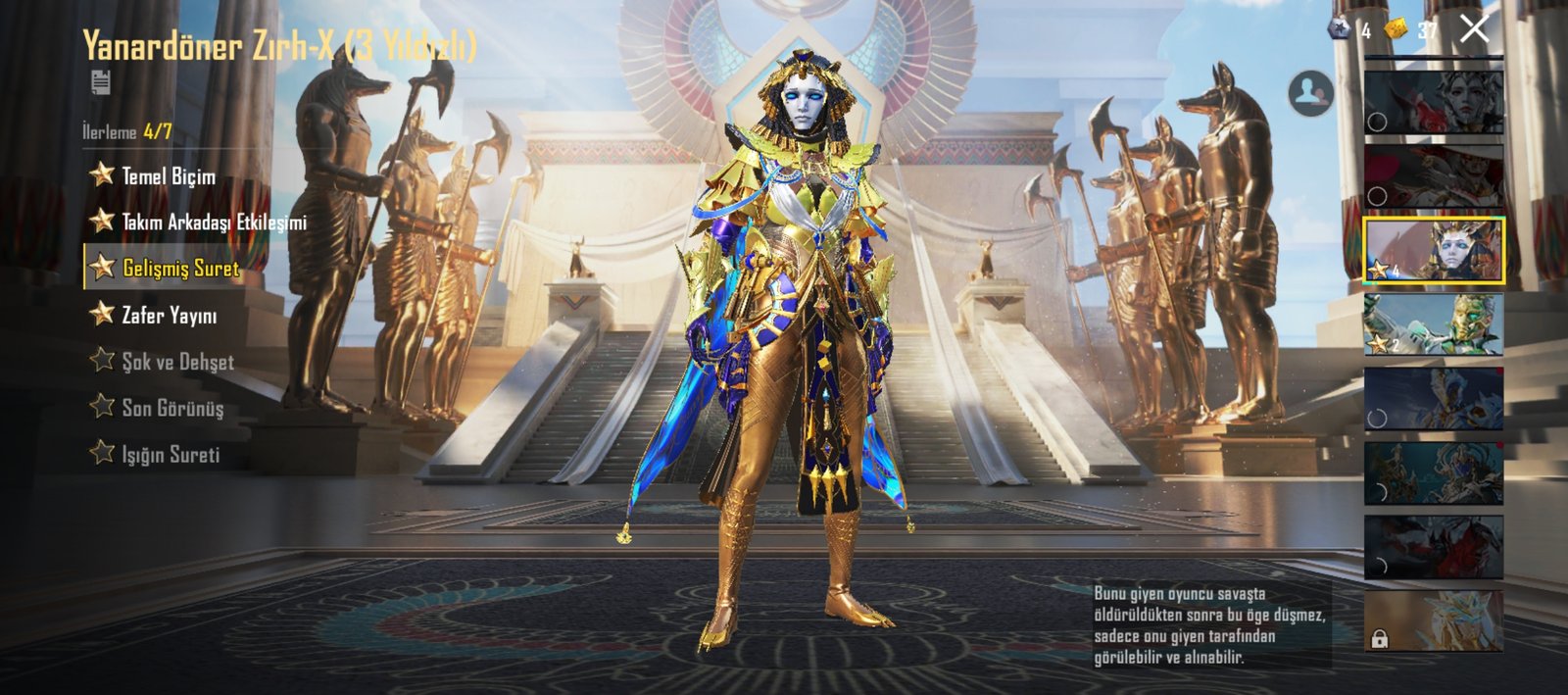Click the round teammate silhouette icon
This screenshot has width=1568, height=695.
tap(1310, 94)
